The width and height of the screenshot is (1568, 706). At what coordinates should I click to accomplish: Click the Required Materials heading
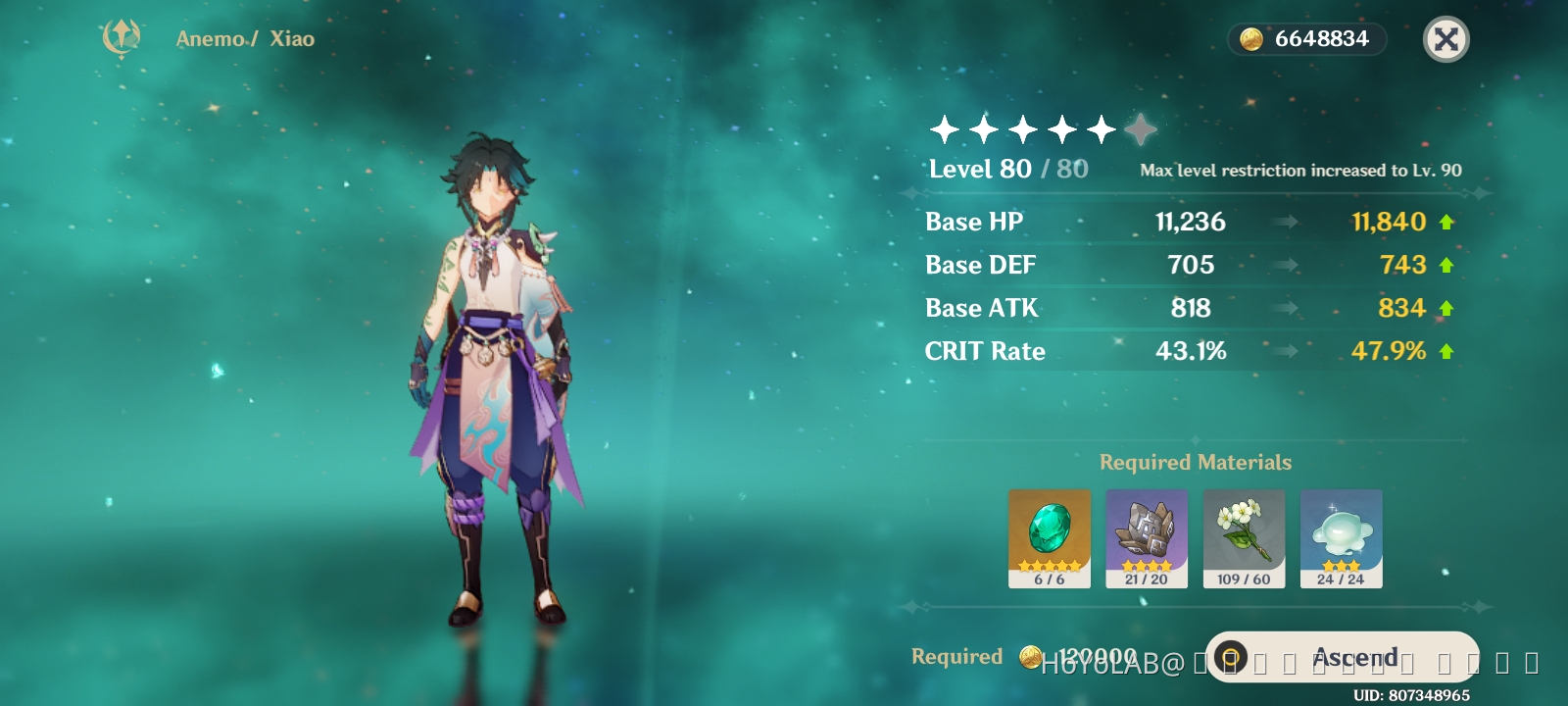tap(1195, 462)
